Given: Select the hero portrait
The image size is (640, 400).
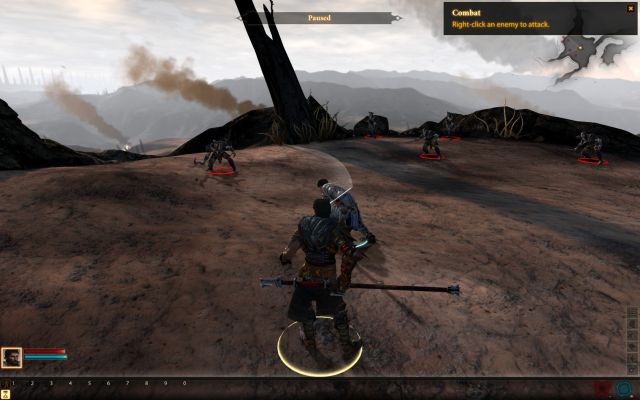Looking at the screenshot, I should point(12,357).
